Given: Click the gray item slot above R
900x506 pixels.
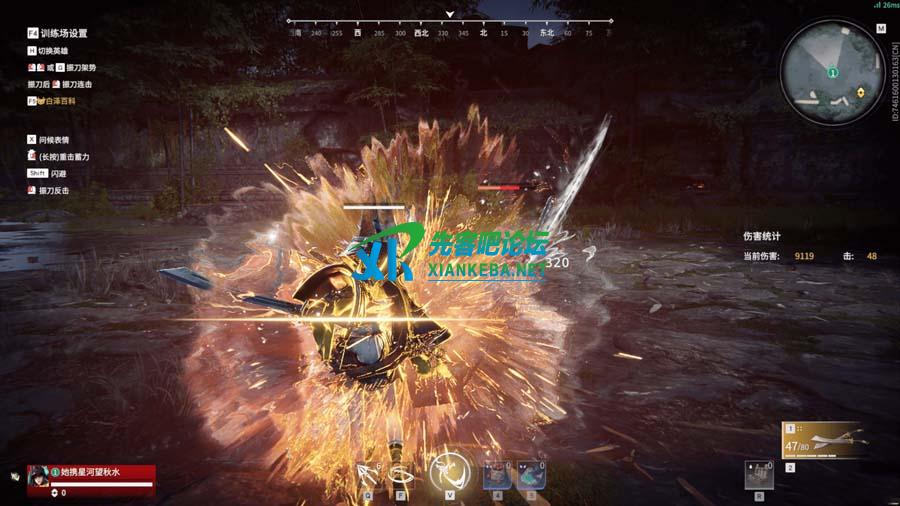Looking at the screenshot, I should pyautogui.click(x=759, y=474).
